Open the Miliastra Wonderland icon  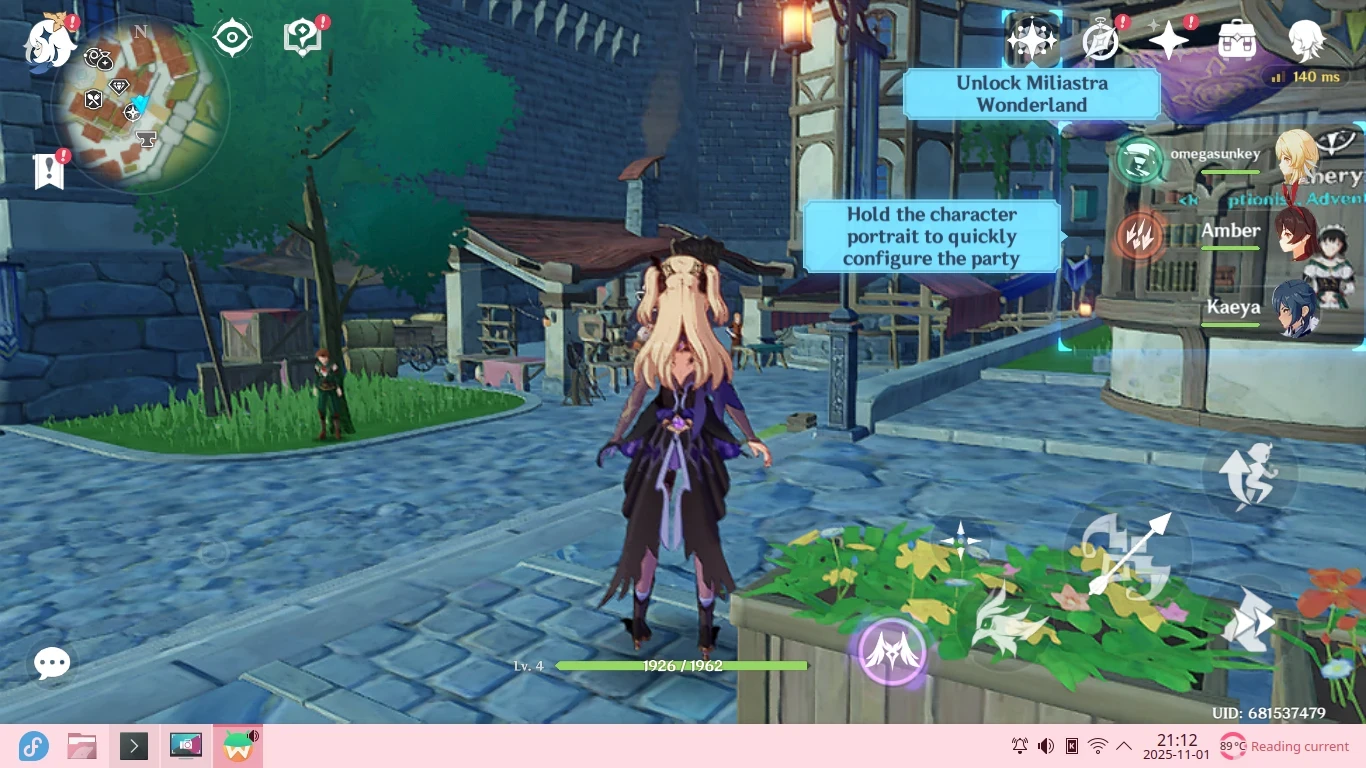[1032, 40]
